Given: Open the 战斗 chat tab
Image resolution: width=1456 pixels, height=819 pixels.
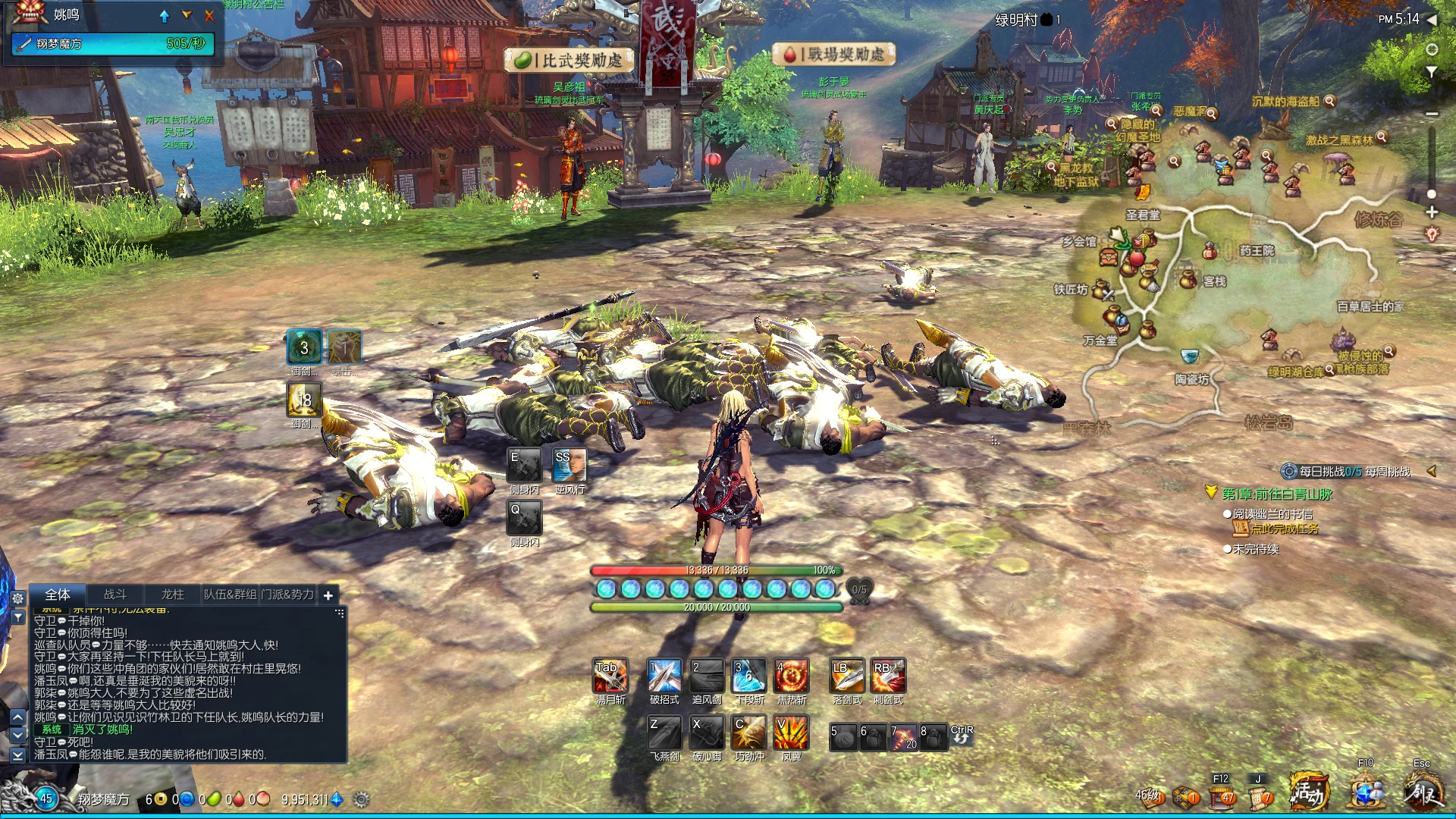Looking at the screenshot, I should (x=115, y=595).
